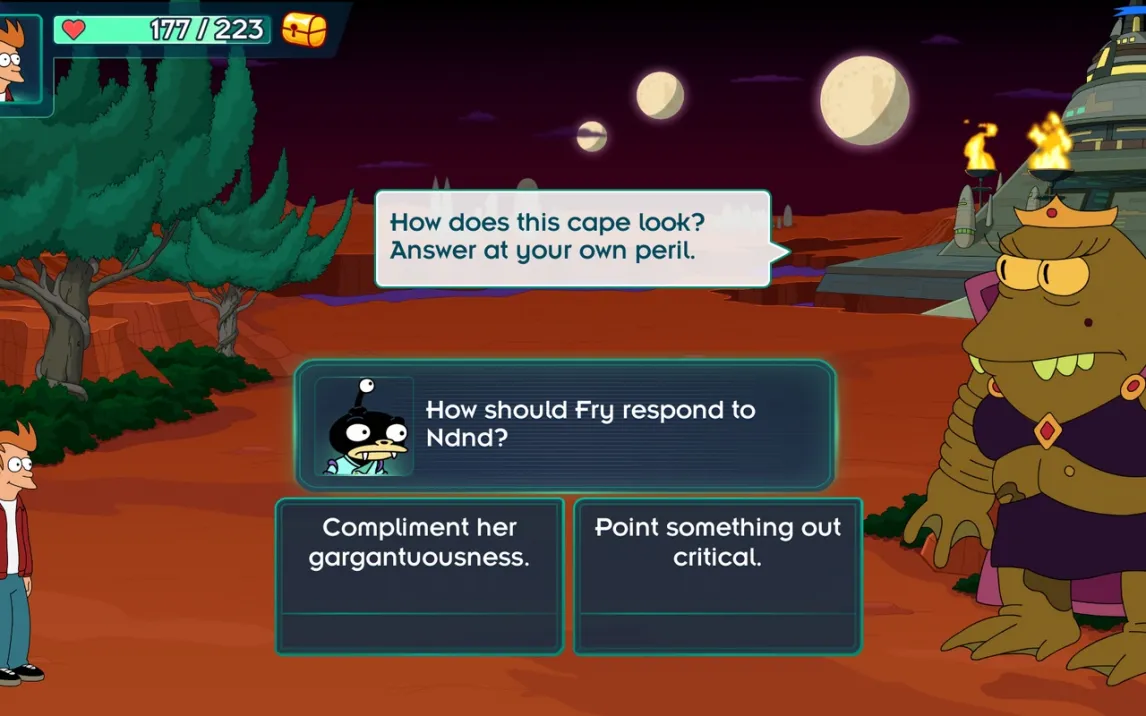Click the cape question speech bubble

pos(572,238)
